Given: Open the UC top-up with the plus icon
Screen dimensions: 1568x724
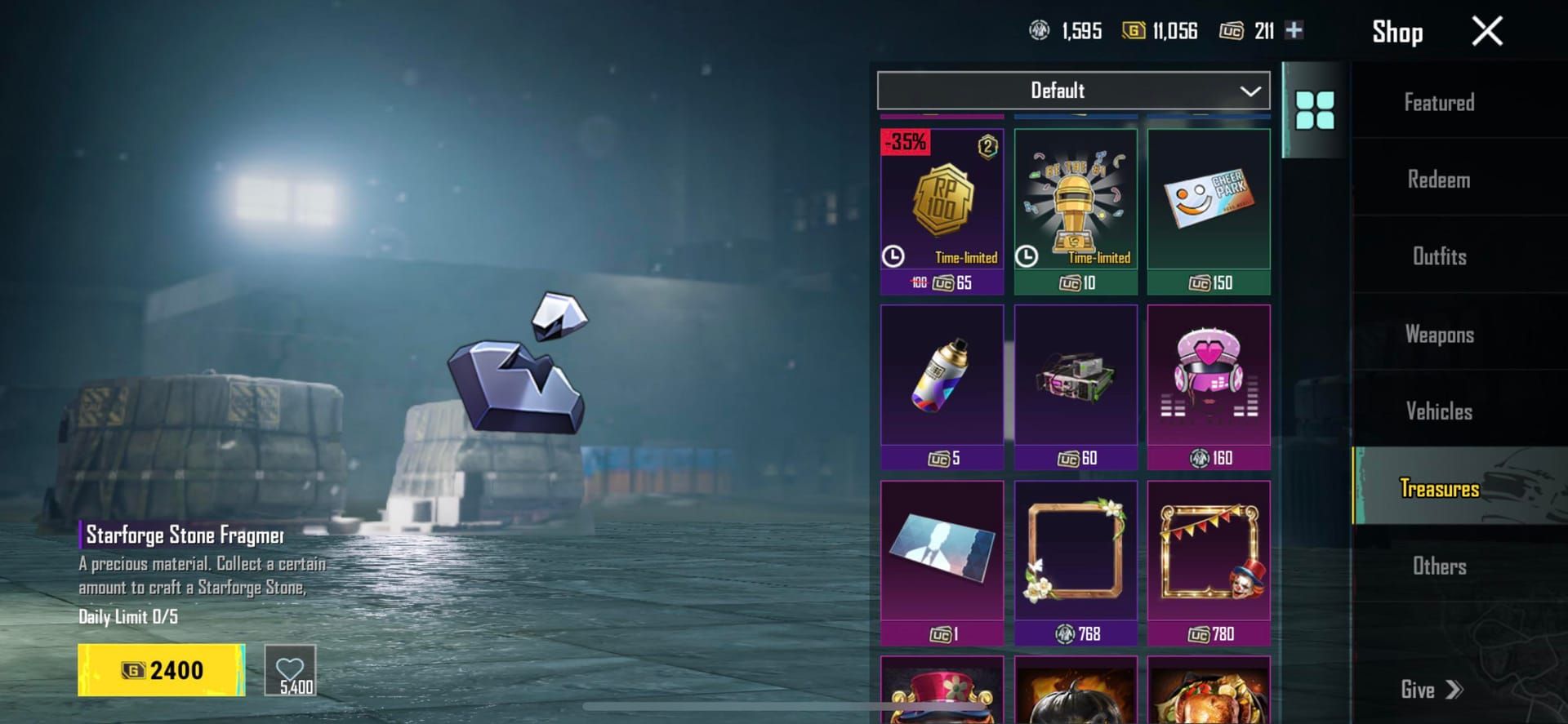Looking at the screenshot, I should 1294,30.
